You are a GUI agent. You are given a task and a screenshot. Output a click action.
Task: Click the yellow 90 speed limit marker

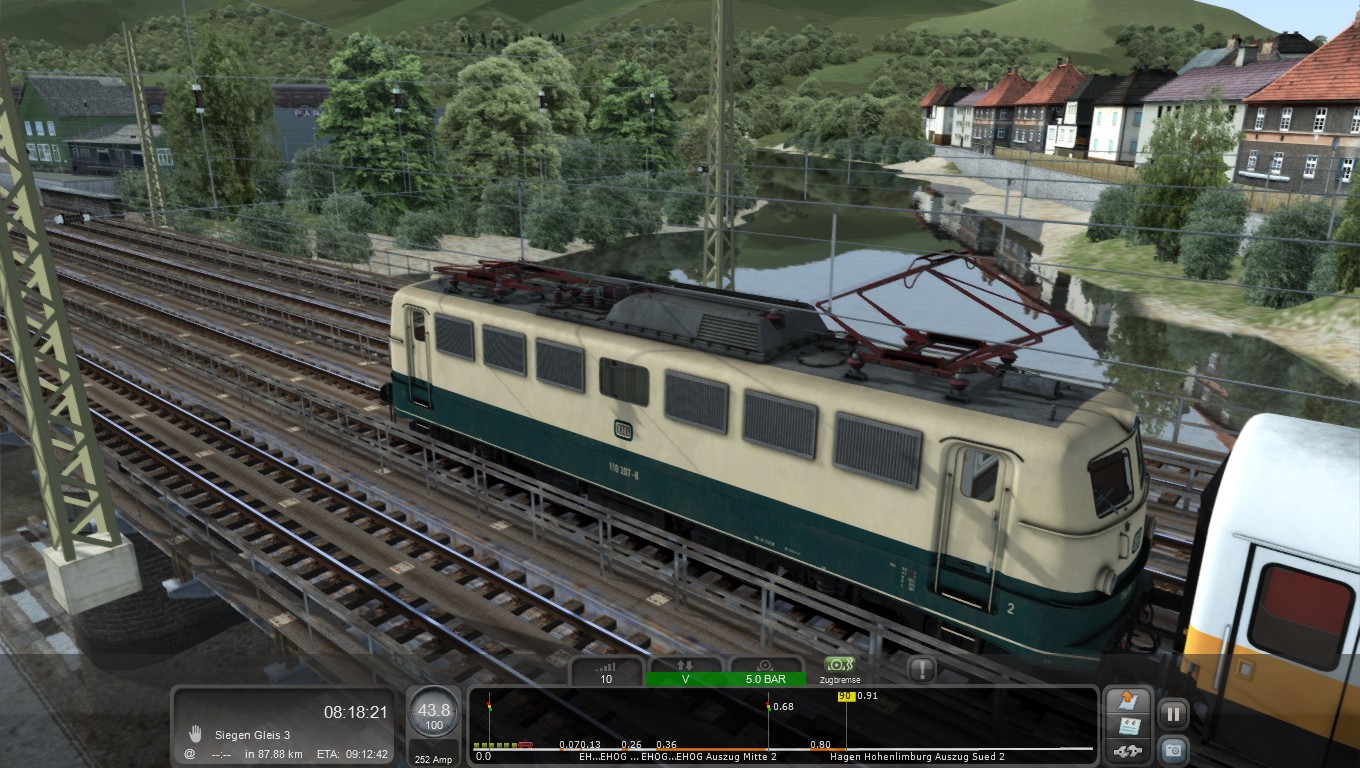pyautogui.click(x=845, y=696)
